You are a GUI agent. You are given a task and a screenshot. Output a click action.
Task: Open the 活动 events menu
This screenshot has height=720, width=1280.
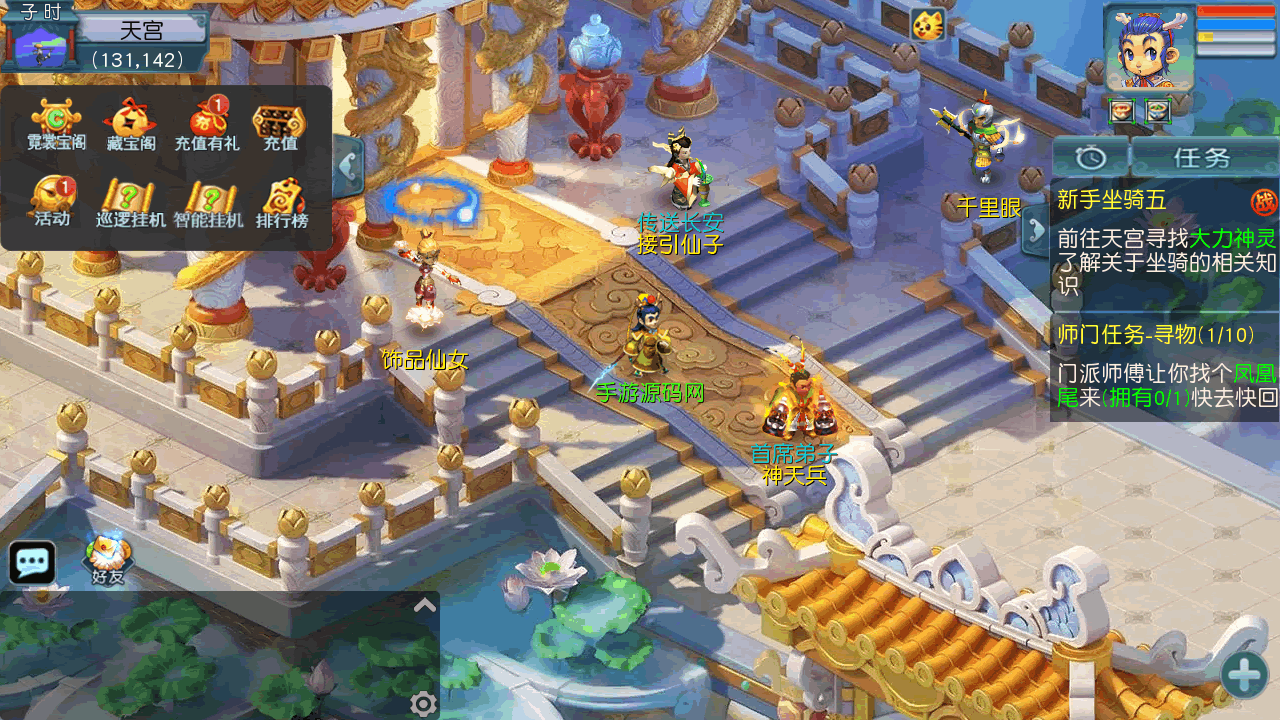click(x=53, y=201)
